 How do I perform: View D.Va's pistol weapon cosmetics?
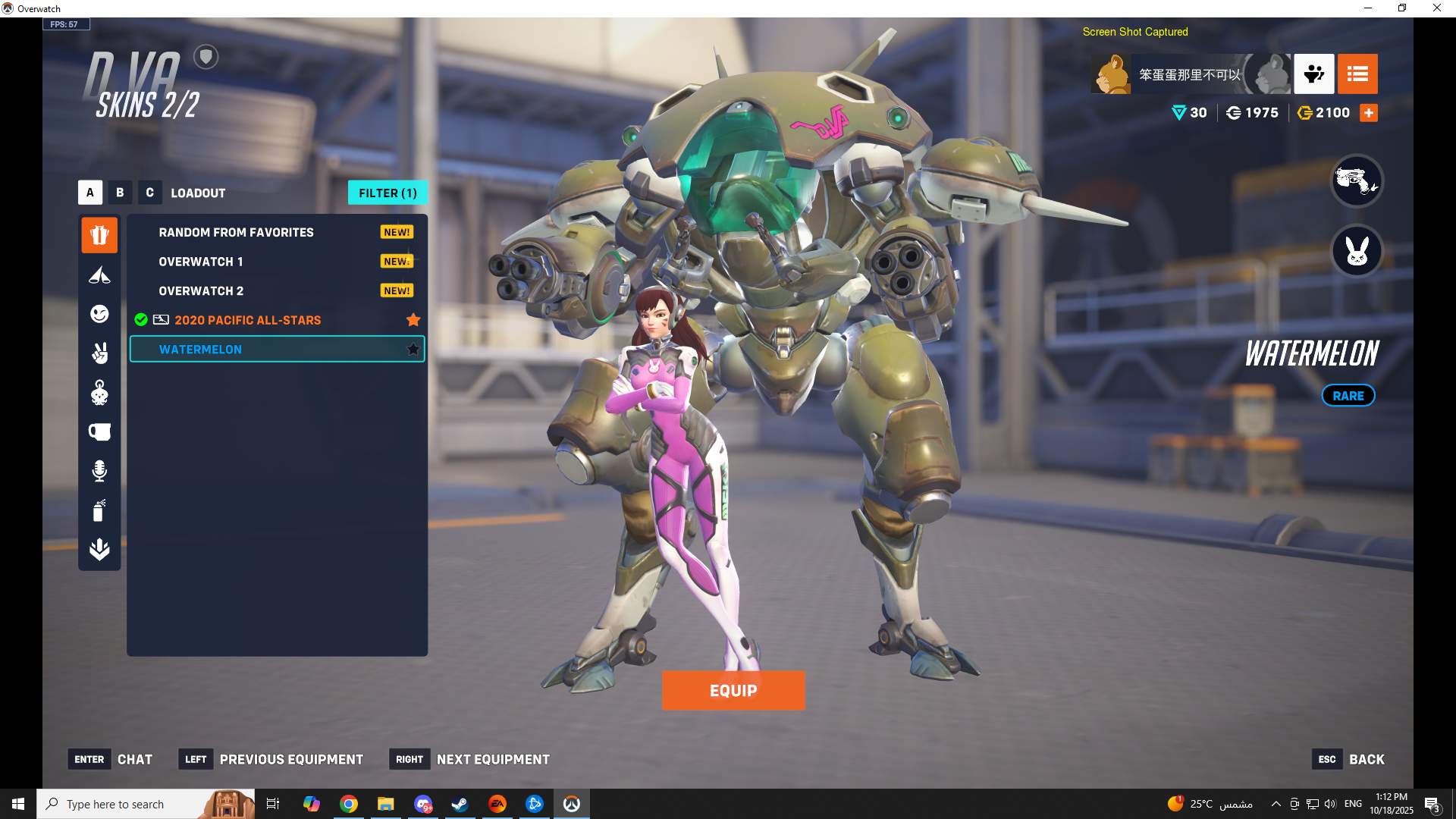click(x=1357, y=180)
